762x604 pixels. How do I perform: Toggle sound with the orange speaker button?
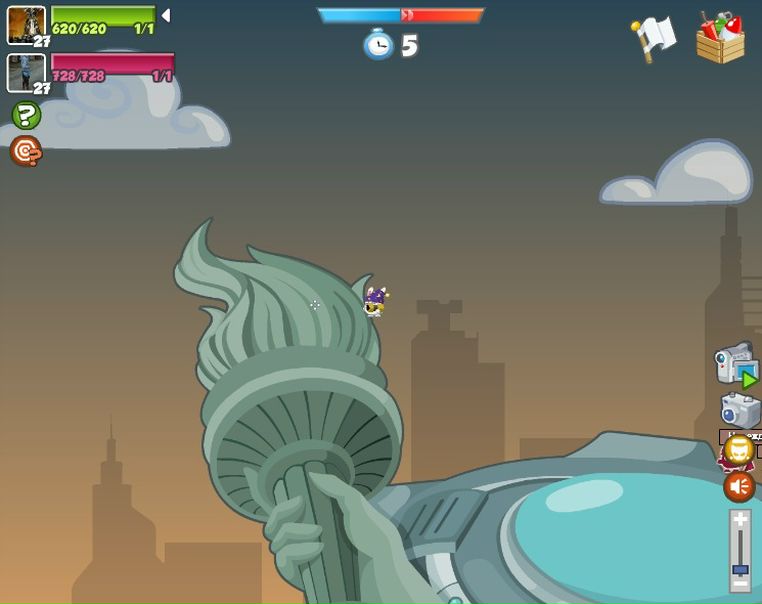coord(739,487)
